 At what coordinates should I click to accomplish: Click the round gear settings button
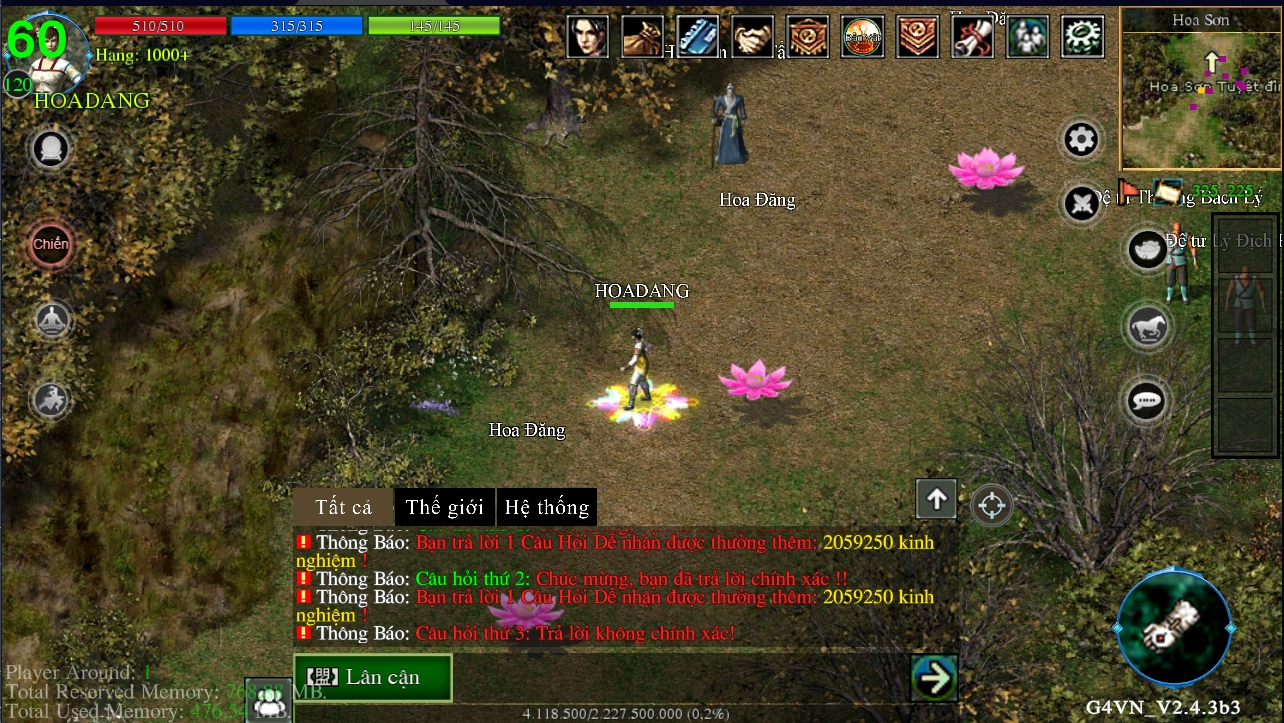pyautogui.click(x=1081, y=140)
